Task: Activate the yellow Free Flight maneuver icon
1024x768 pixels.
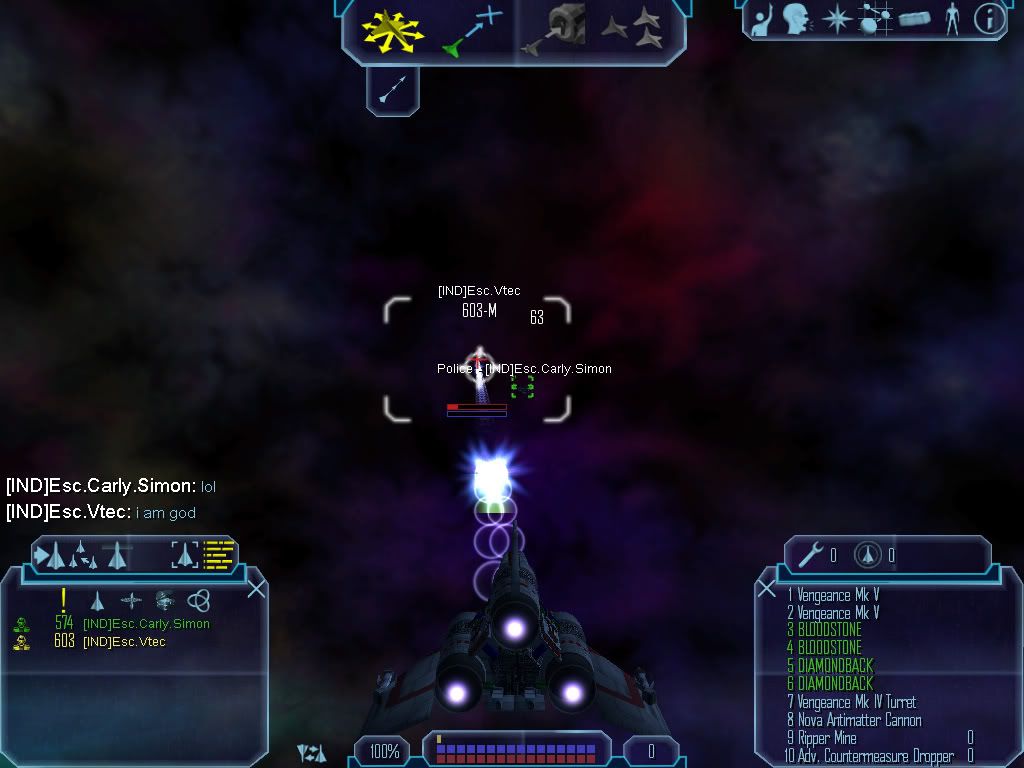Action: click(393, 30)
